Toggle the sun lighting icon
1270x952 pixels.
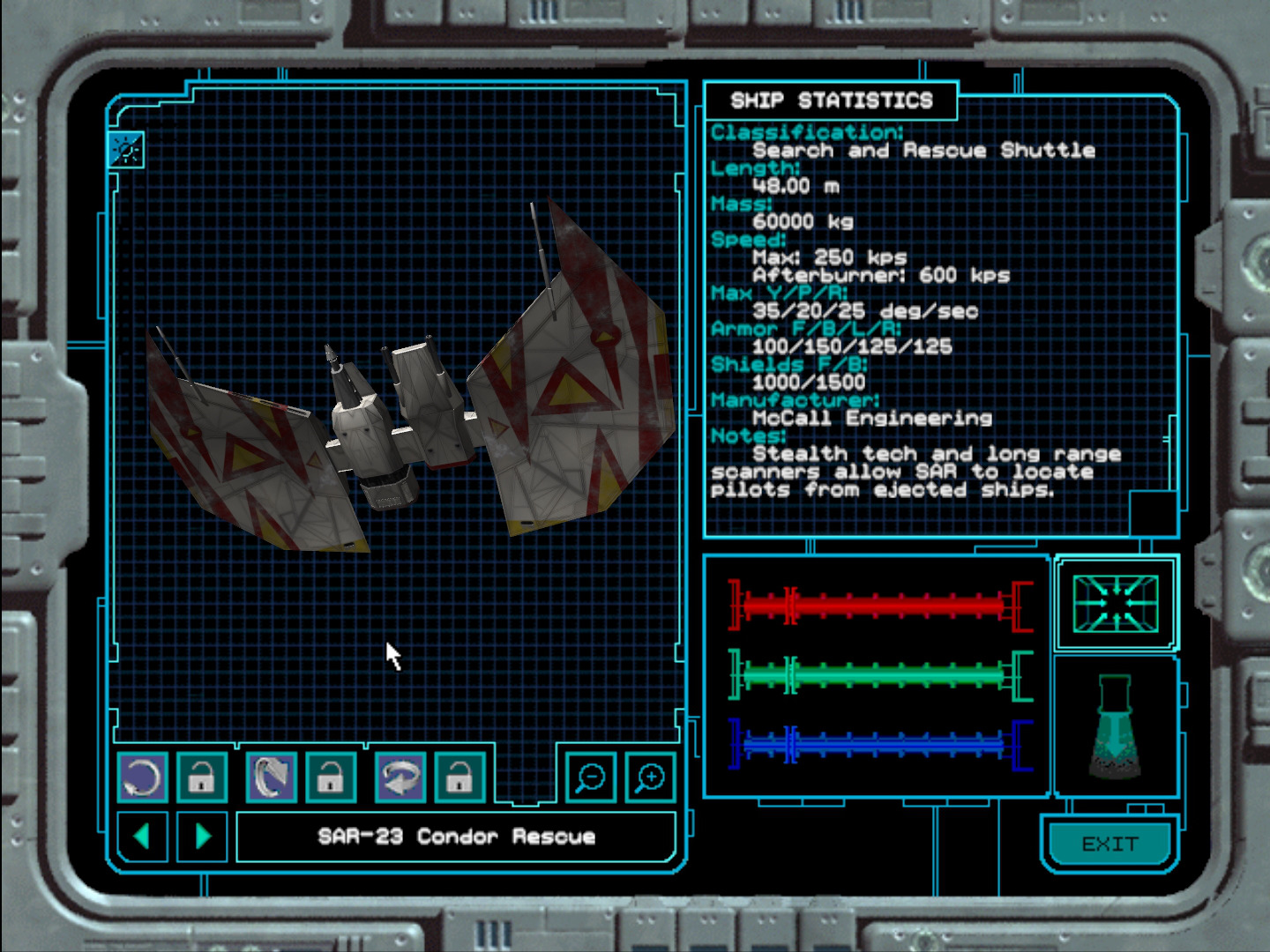coord(126,151)
